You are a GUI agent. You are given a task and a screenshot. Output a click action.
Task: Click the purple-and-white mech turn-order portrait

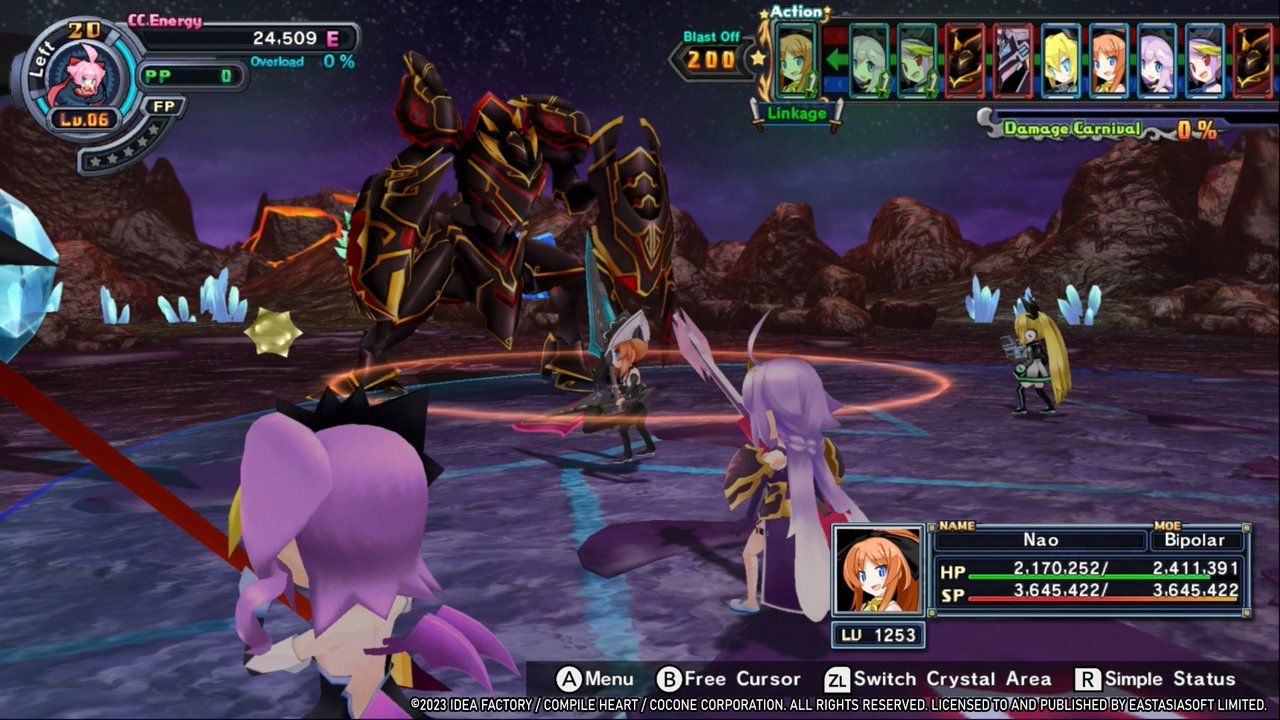1013,60
